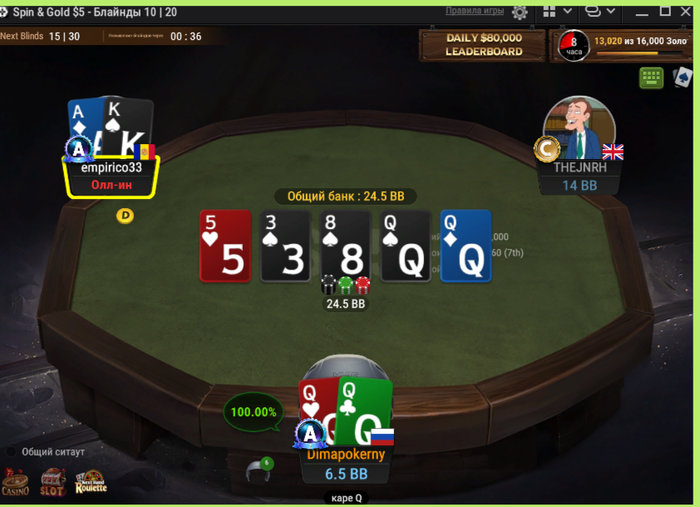This screenshot has width=700, height=507.
Task: Launch the Slot machine game
Action: (52, 483)
